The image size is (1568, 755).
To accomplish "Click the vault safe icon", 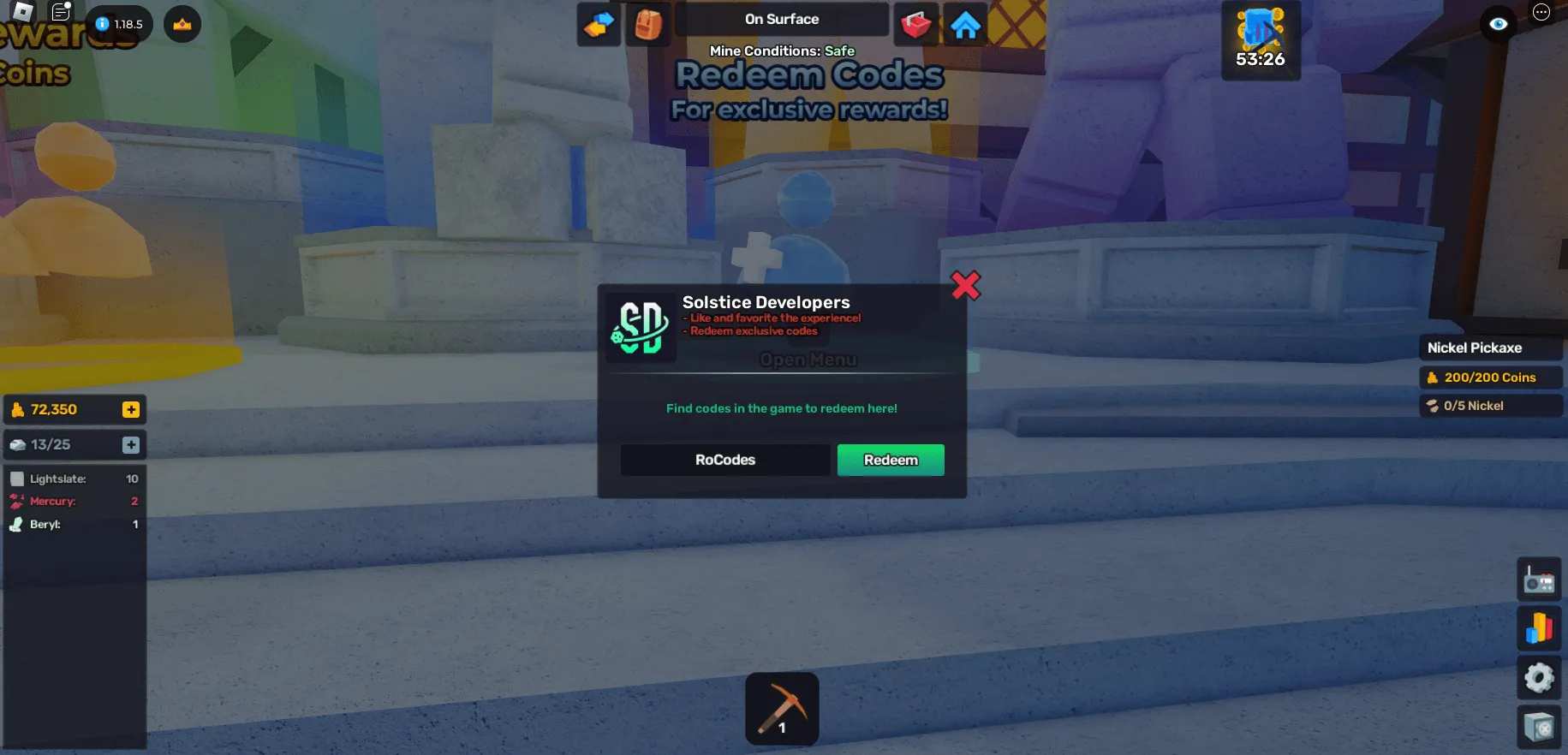I will (x=1539, y=724).
